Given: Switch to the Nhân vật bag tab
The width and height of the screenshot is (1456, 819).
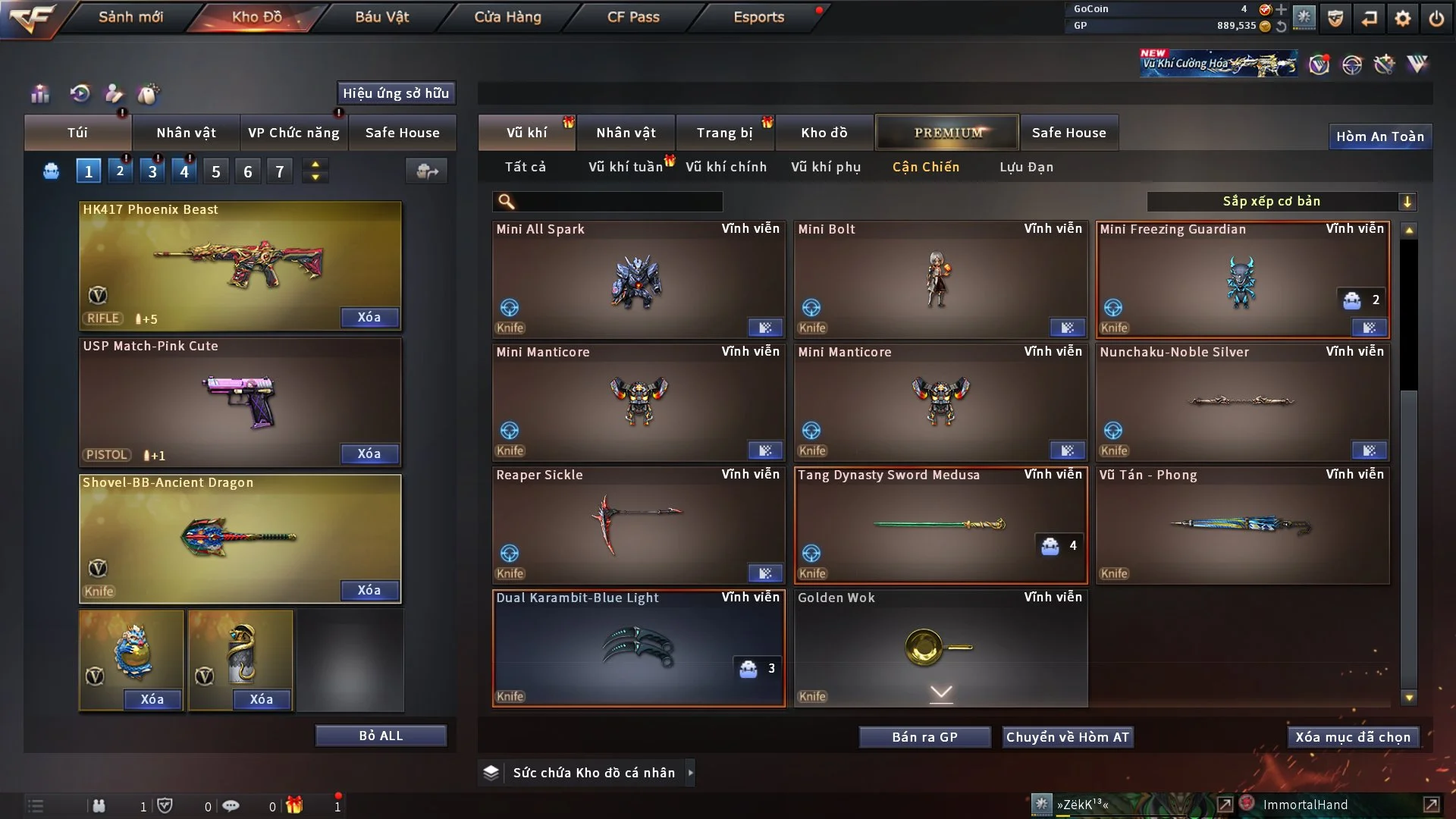Looking at the screenshot, I should (x=186, y=133).
